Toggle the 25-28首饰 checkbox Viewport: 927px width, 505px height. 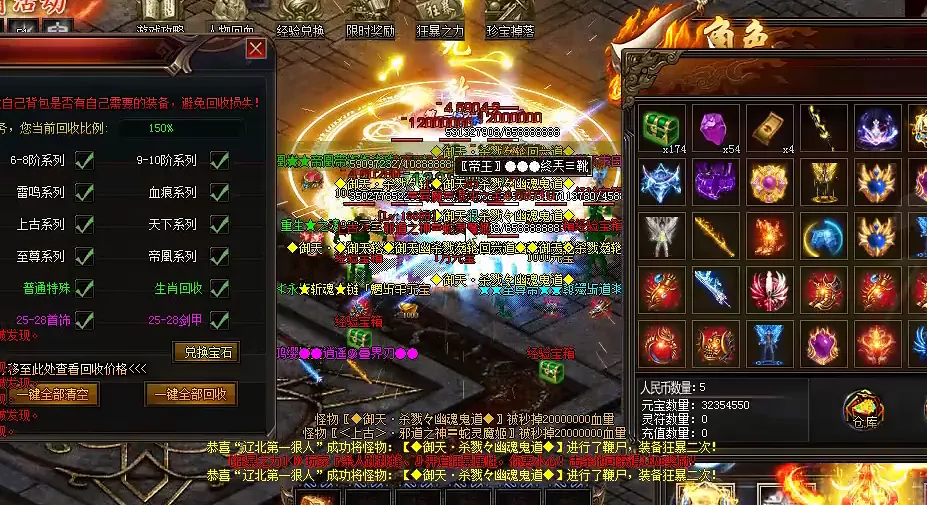tap(85, 320)
